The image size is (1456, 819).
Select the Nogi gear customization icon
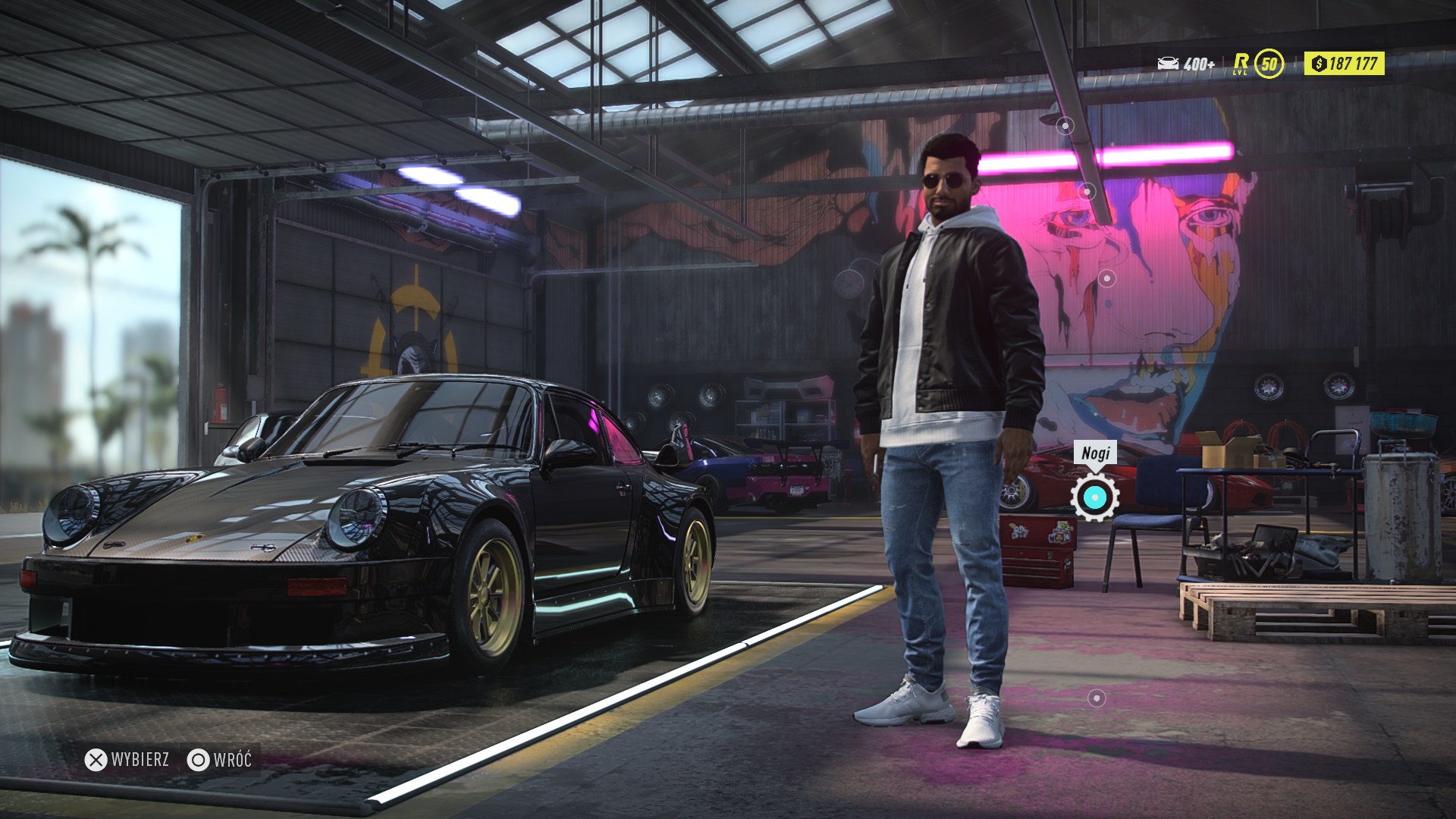click(x=1094, y=498)
